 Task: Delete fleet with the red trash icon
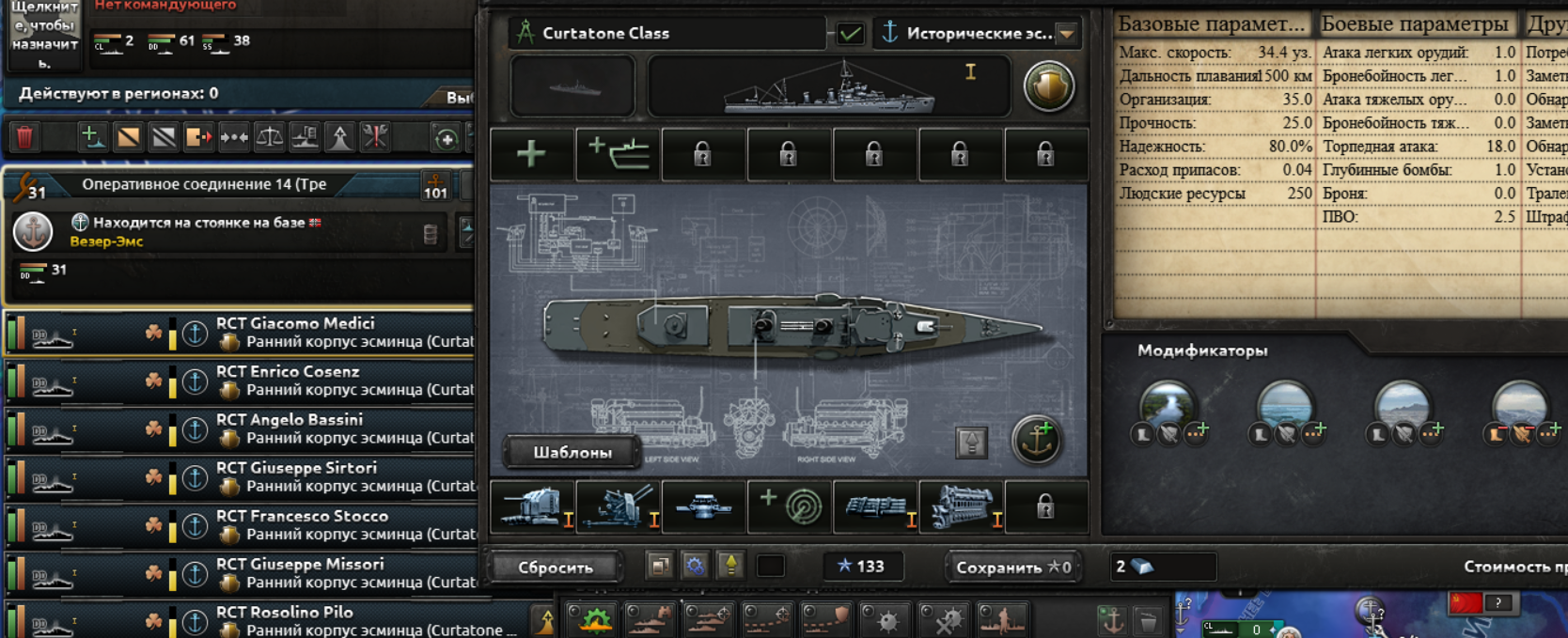tap(24, 137)
